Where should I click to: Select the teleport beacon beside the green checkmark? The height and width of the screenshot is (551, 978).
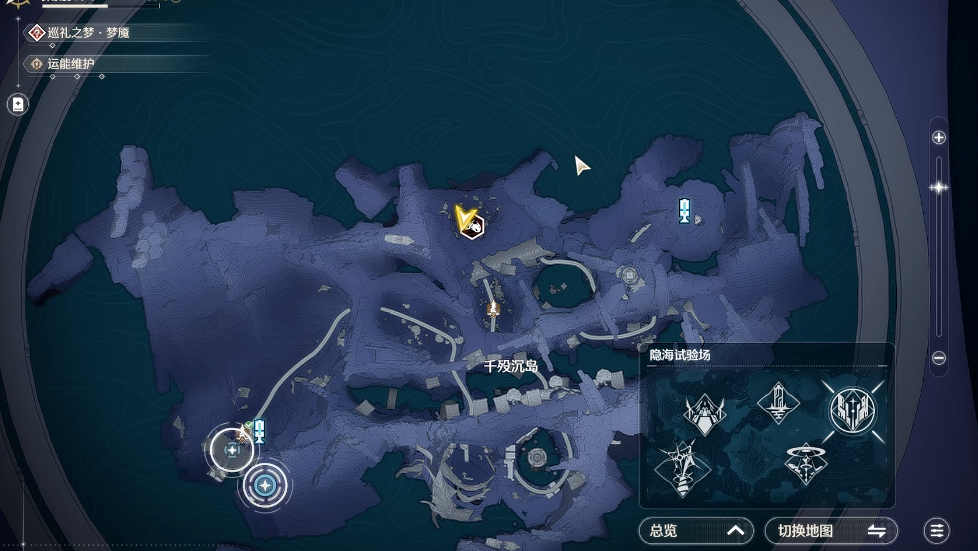pyautogui.click(x=259, y=431)
